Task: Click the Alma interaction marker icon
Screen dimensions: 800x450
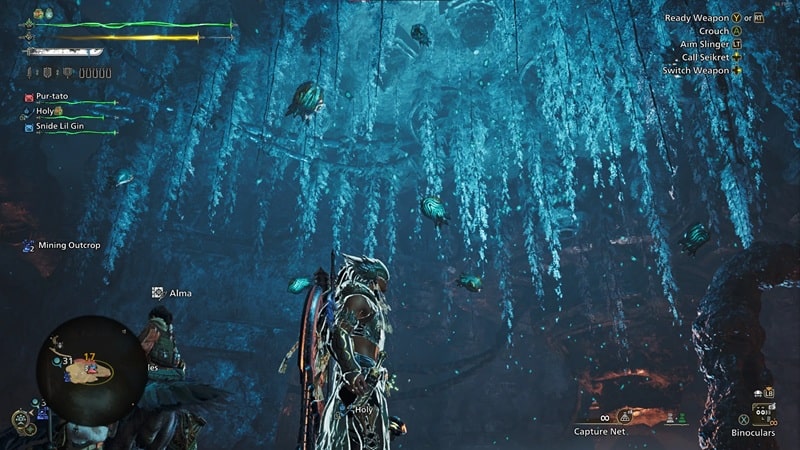Action: [158, 293]
